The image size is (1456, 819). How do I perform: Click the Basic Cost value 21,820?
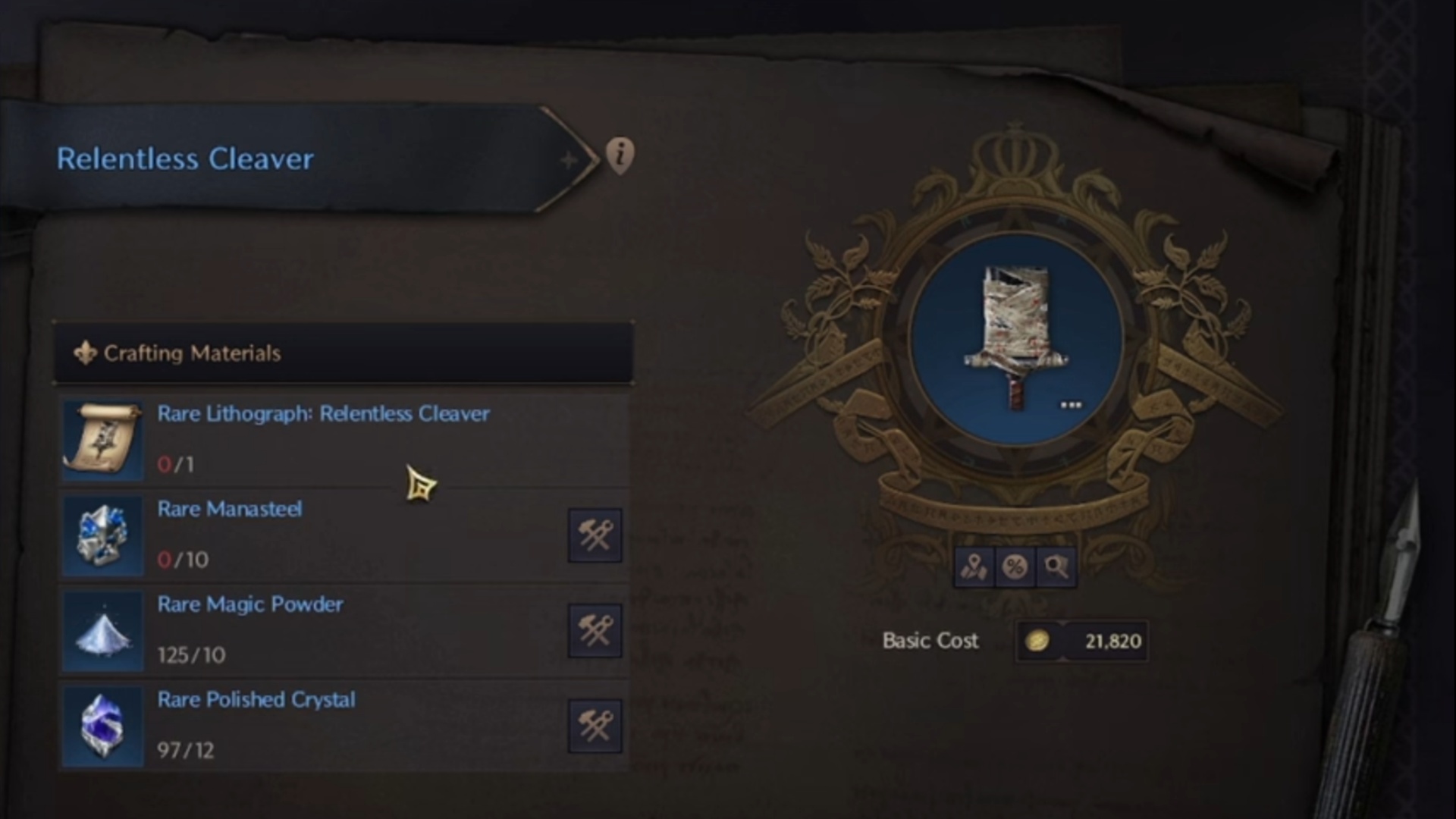pos(1115,641)
